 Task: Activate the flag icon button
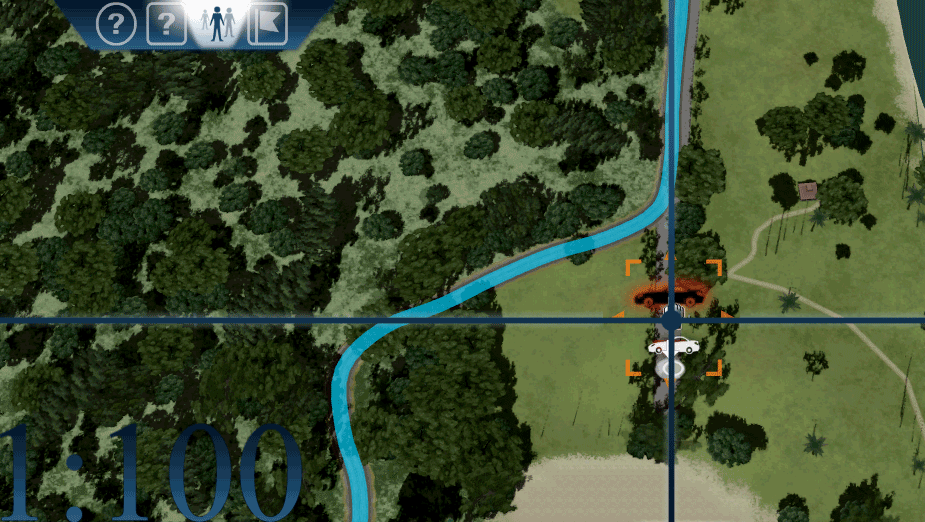click(x=267, y=24)
